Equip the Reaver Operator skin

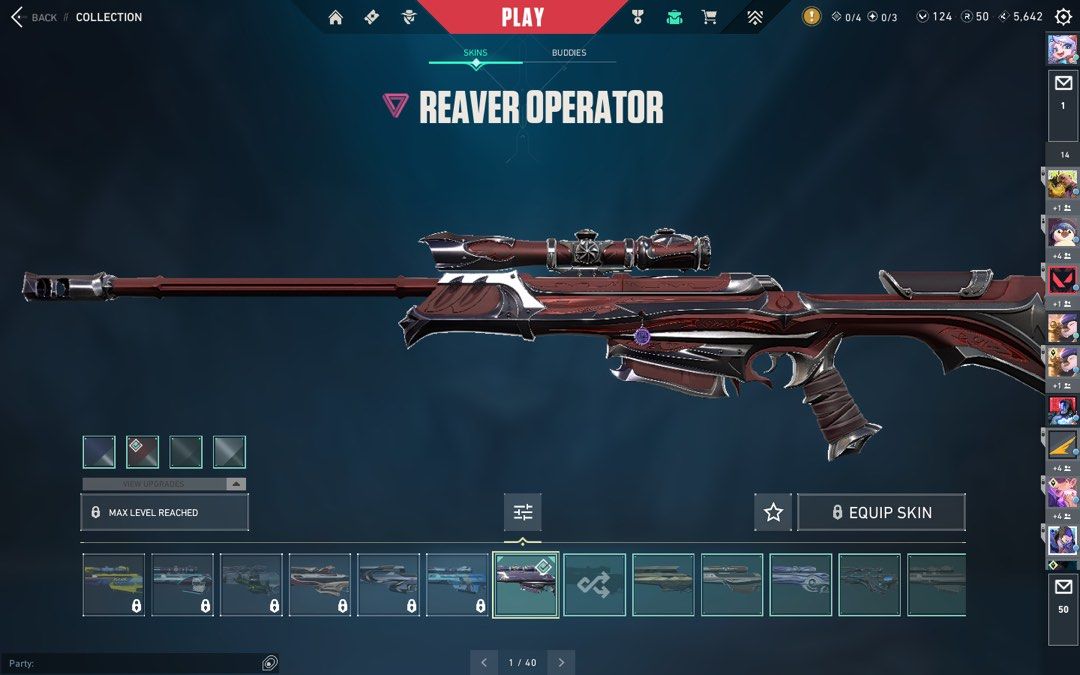881,512
